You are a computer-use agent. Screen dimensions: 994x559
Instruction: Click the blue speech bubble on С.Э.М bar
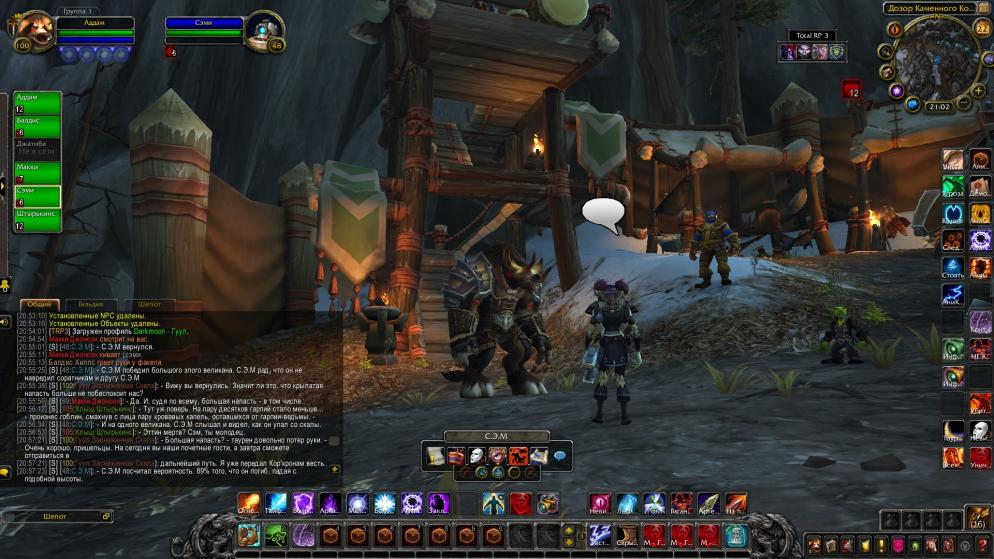coord(559,456)
